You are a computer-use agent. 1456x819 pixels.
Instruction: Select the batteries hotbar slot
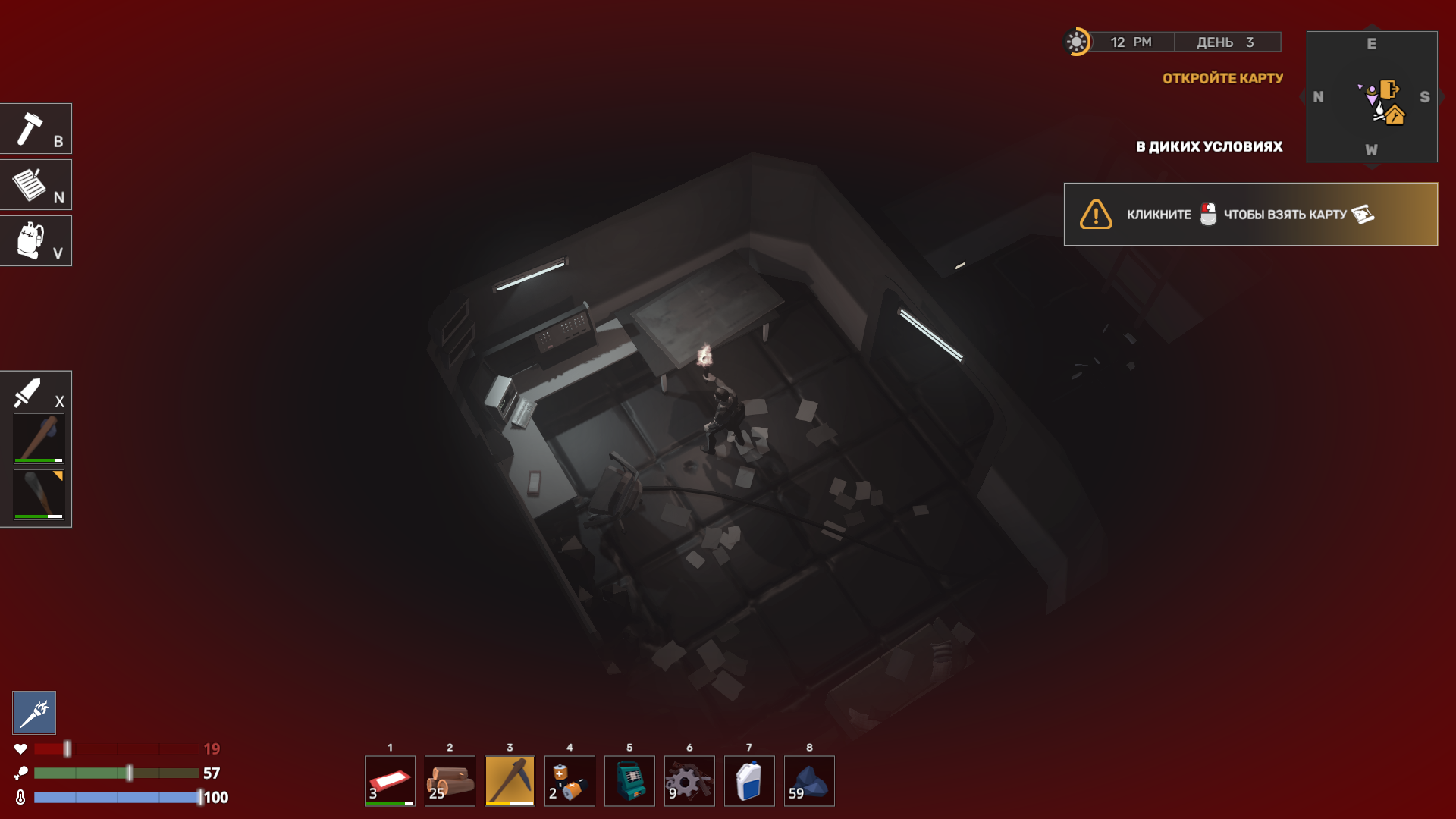click(x=570, y=780)
